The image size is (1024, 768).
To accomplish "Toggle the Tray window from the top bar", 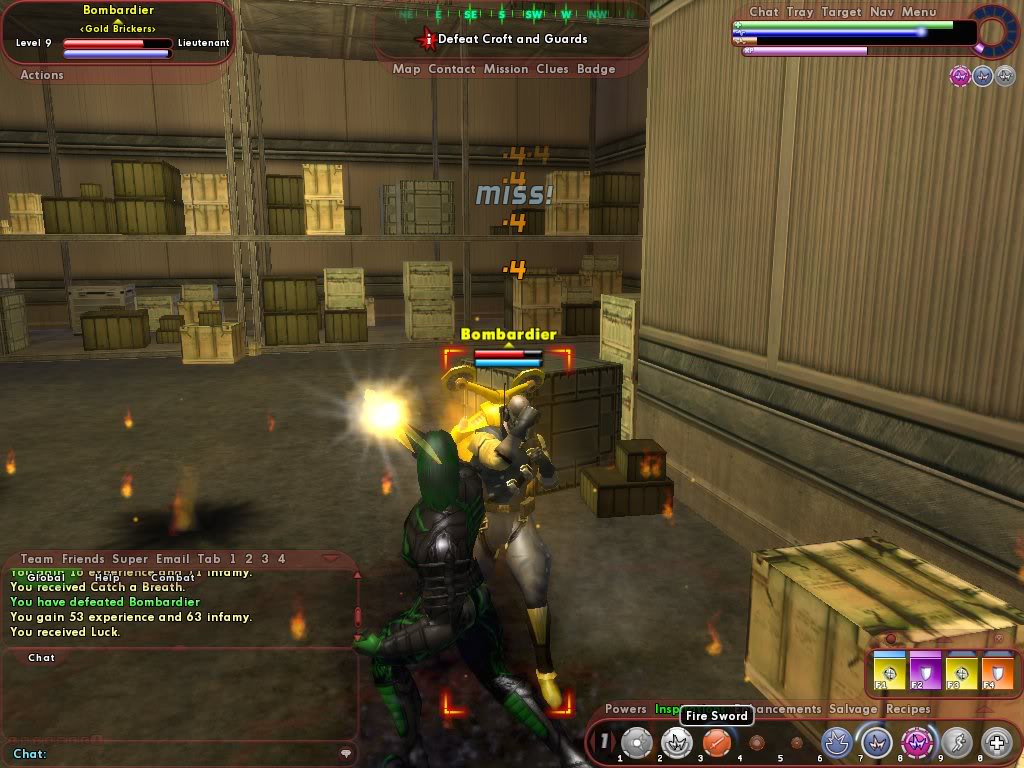I will coord(799,12).
